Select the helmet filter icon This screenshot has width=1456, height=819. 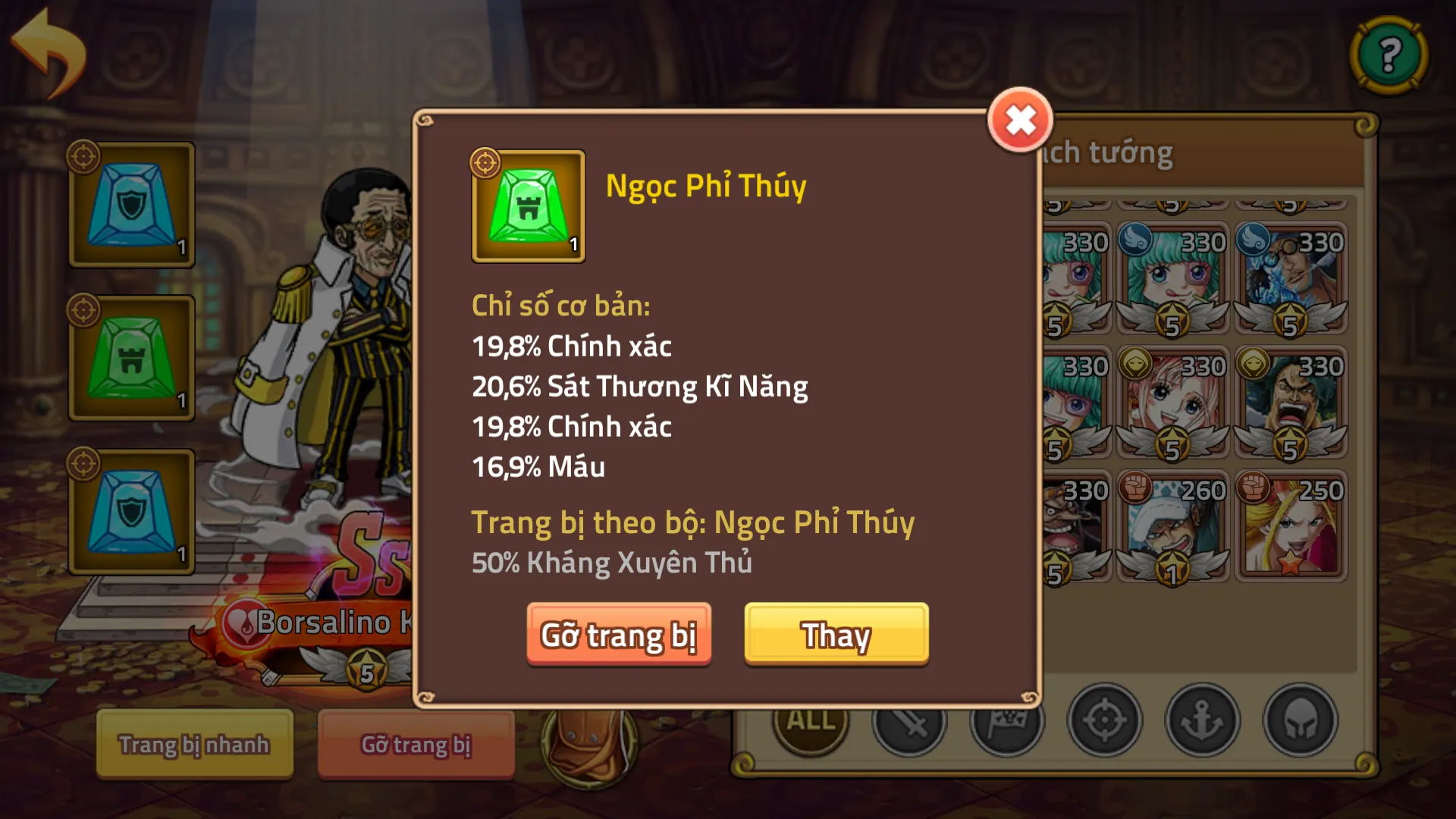tap(1301, 721)
